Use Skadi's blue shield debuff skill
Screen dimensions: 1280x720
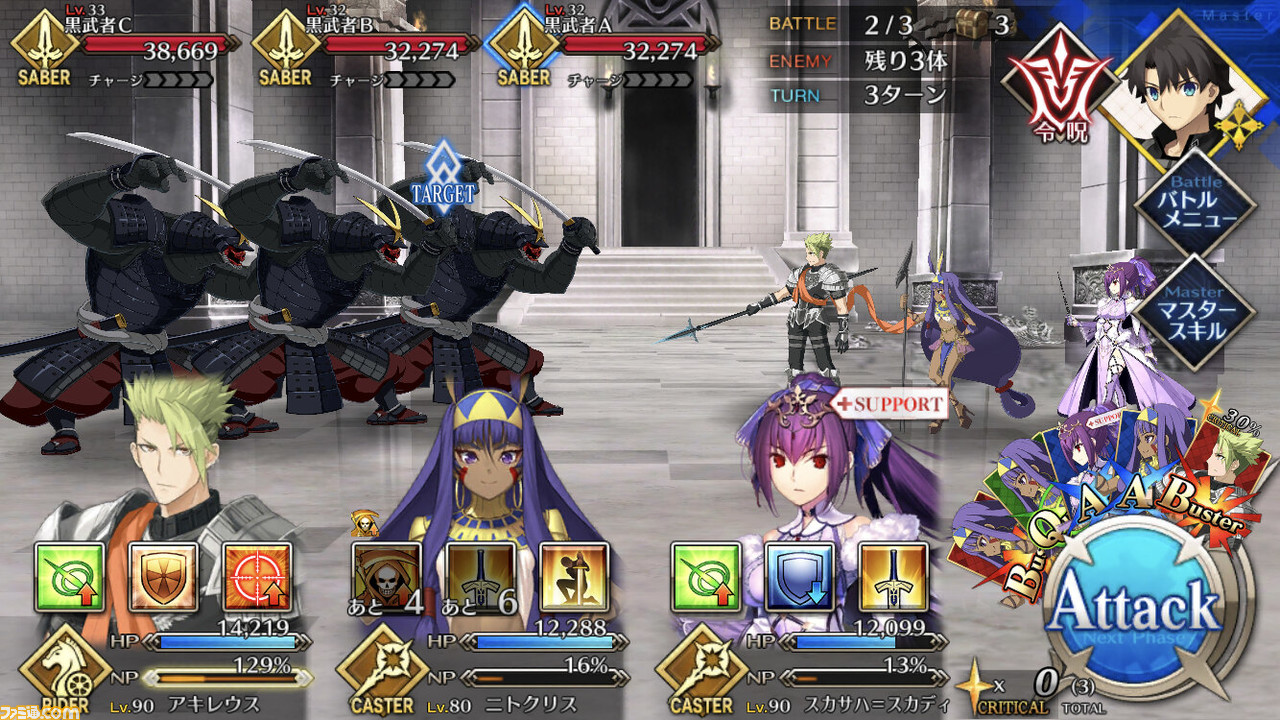coord(800,577)
